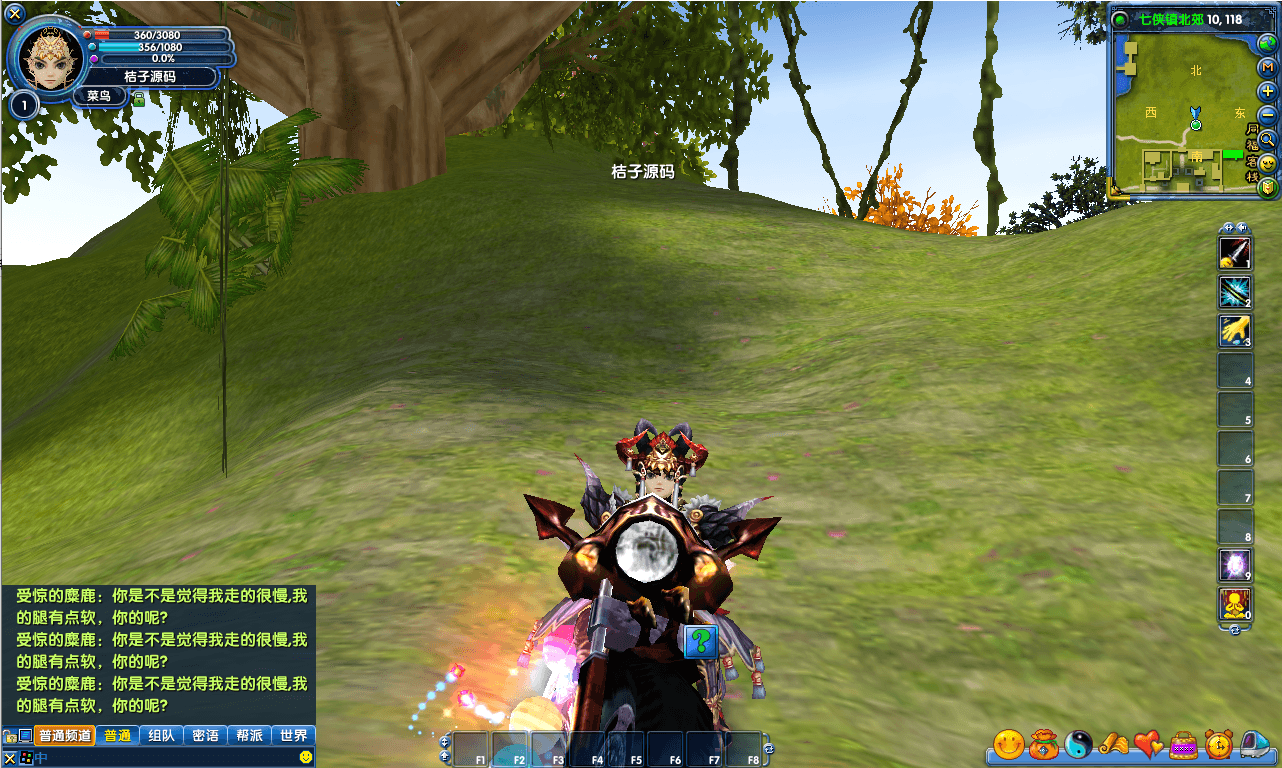
Task: Activate the glowing orb skill in slot 9
Action: (x=1234, y=566)
